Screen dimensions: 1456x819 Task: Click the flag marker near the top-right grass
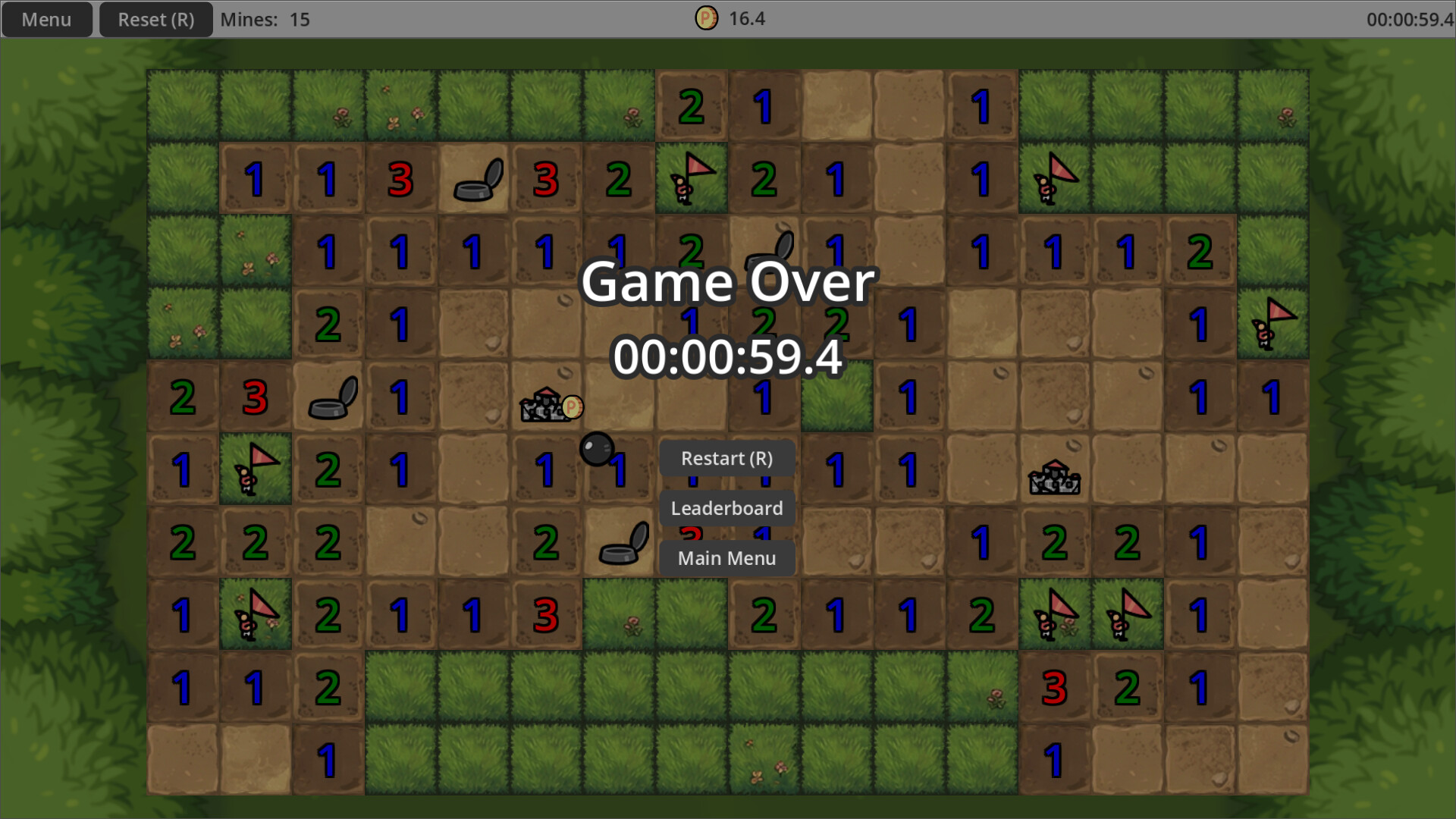(x=1054, y=178)
